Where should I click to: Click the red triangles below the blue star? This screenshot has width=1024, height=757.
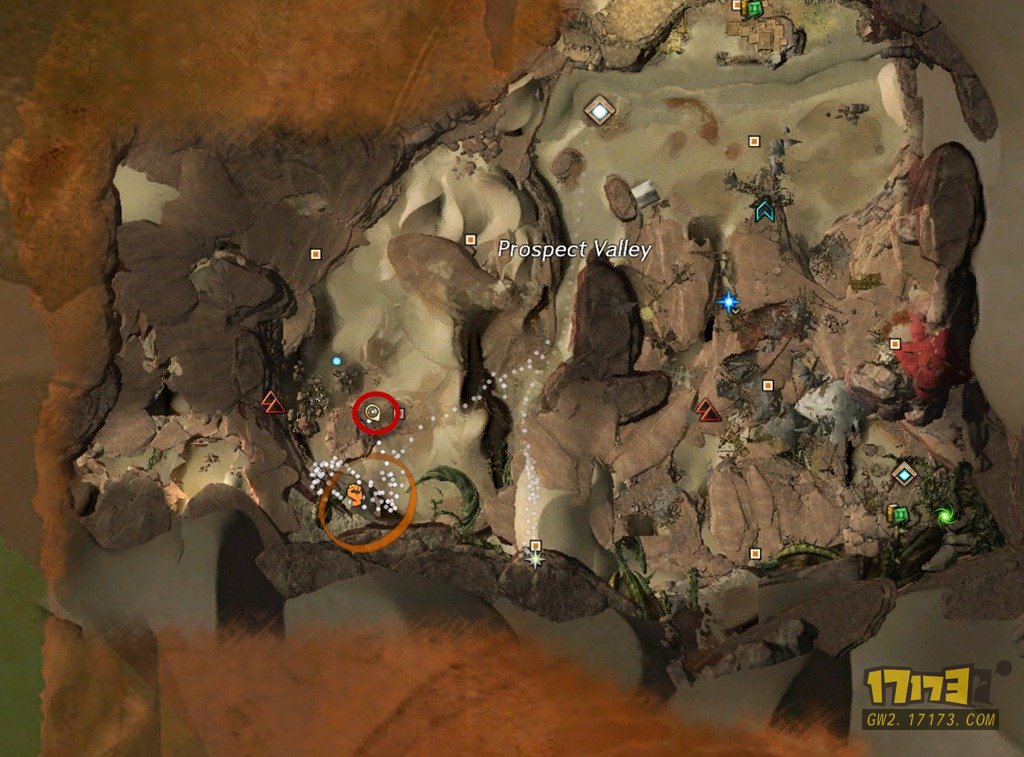(708, 410)
